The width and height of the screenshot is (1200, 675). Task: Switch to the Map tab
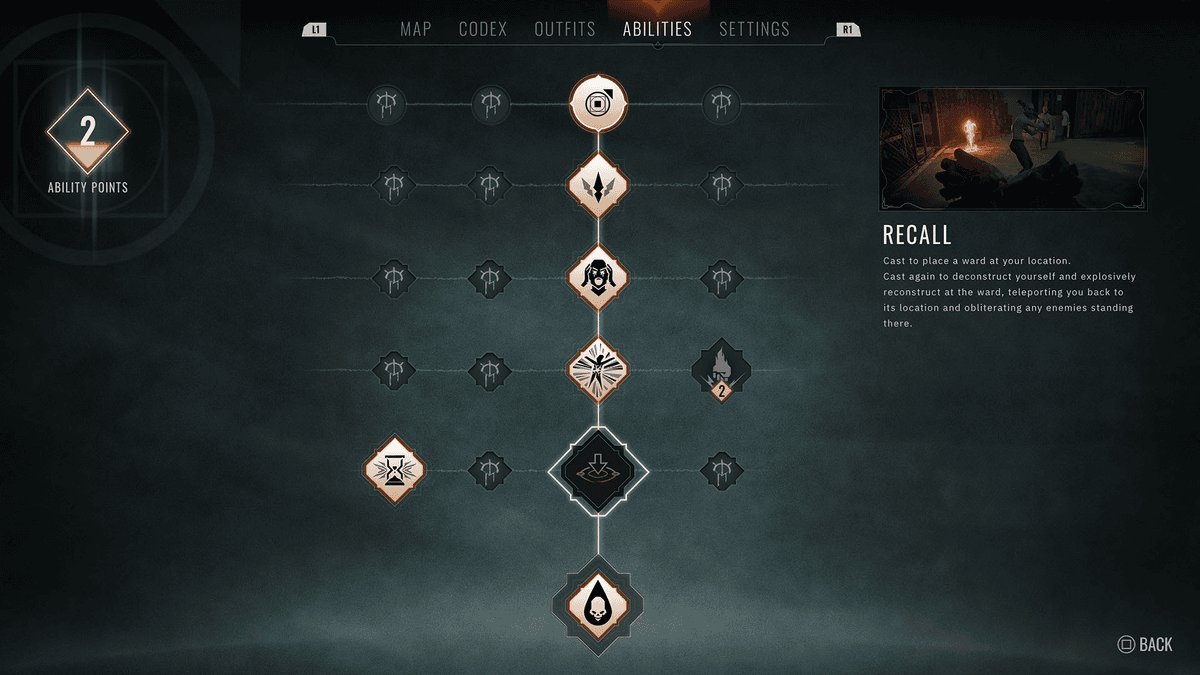[x=415, y=29]
